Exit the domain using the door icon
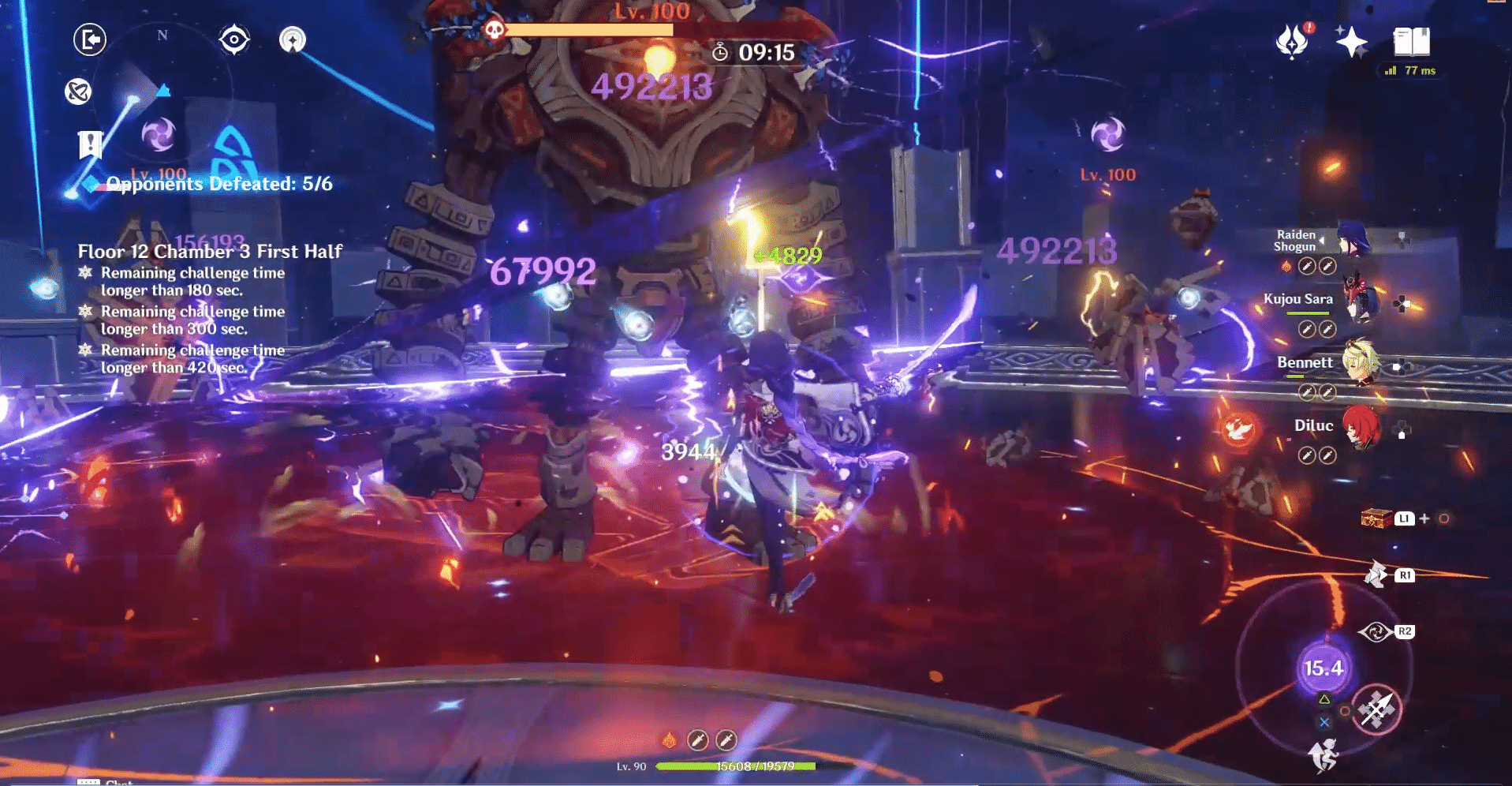Screen dimensions: 1512x786 click(x=91, y=39)
